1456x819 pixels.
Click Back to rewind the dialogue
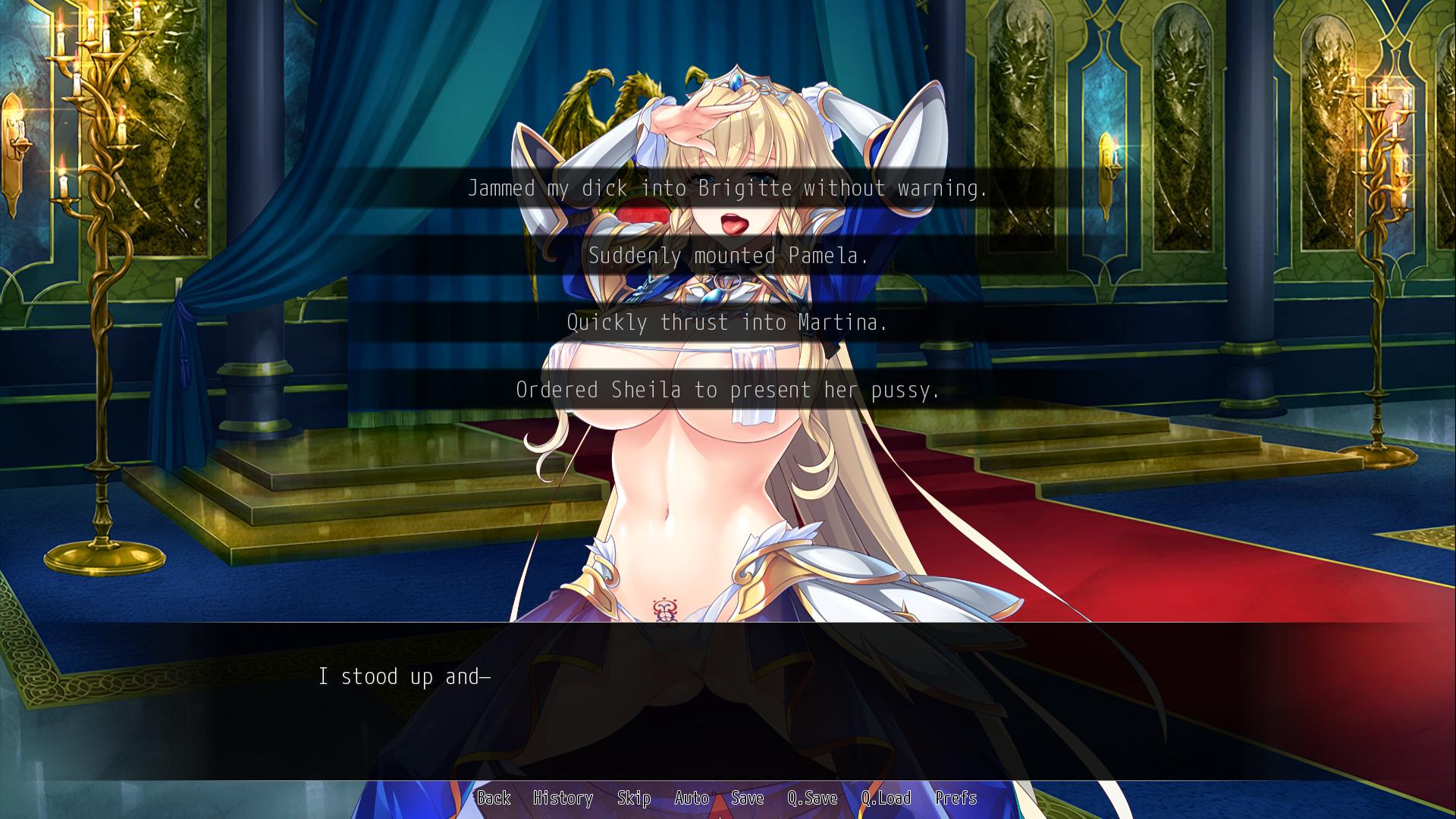(x=494, y=799)
